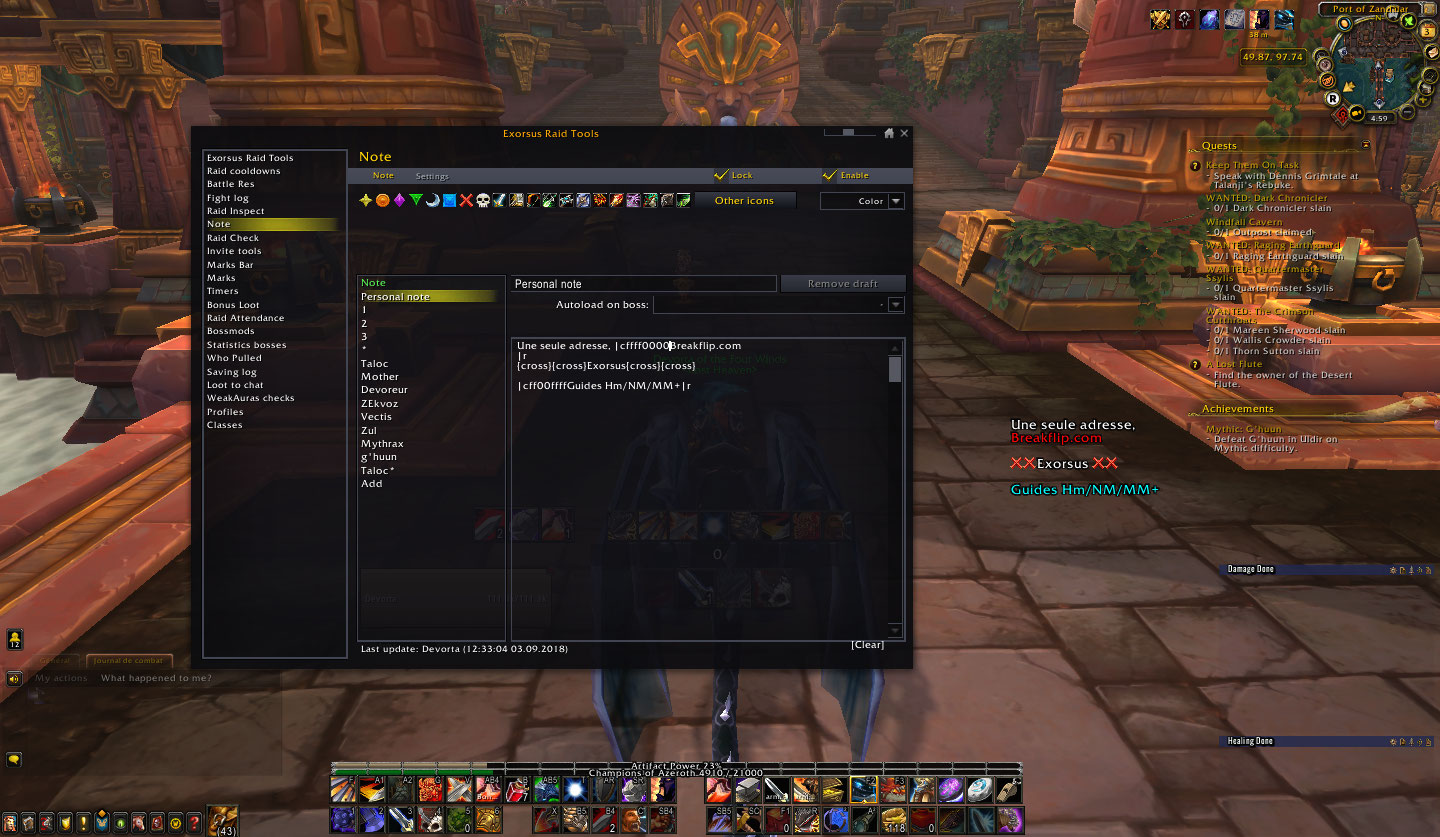Insert the orange circle raid marker icon
This screenshot has height=837, width=1440.
383,200
